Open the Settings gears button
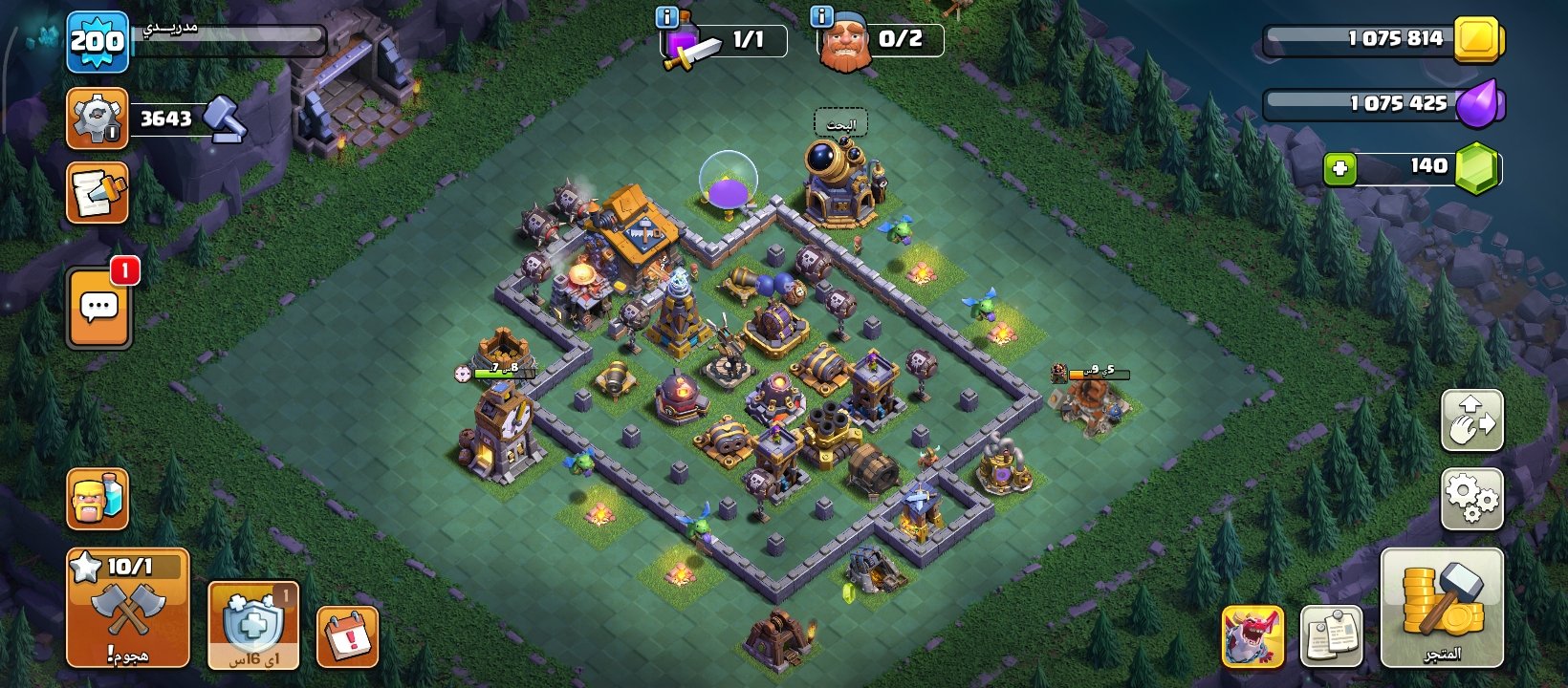Screen dimensions: 1568x688 tap(1471, 498)
